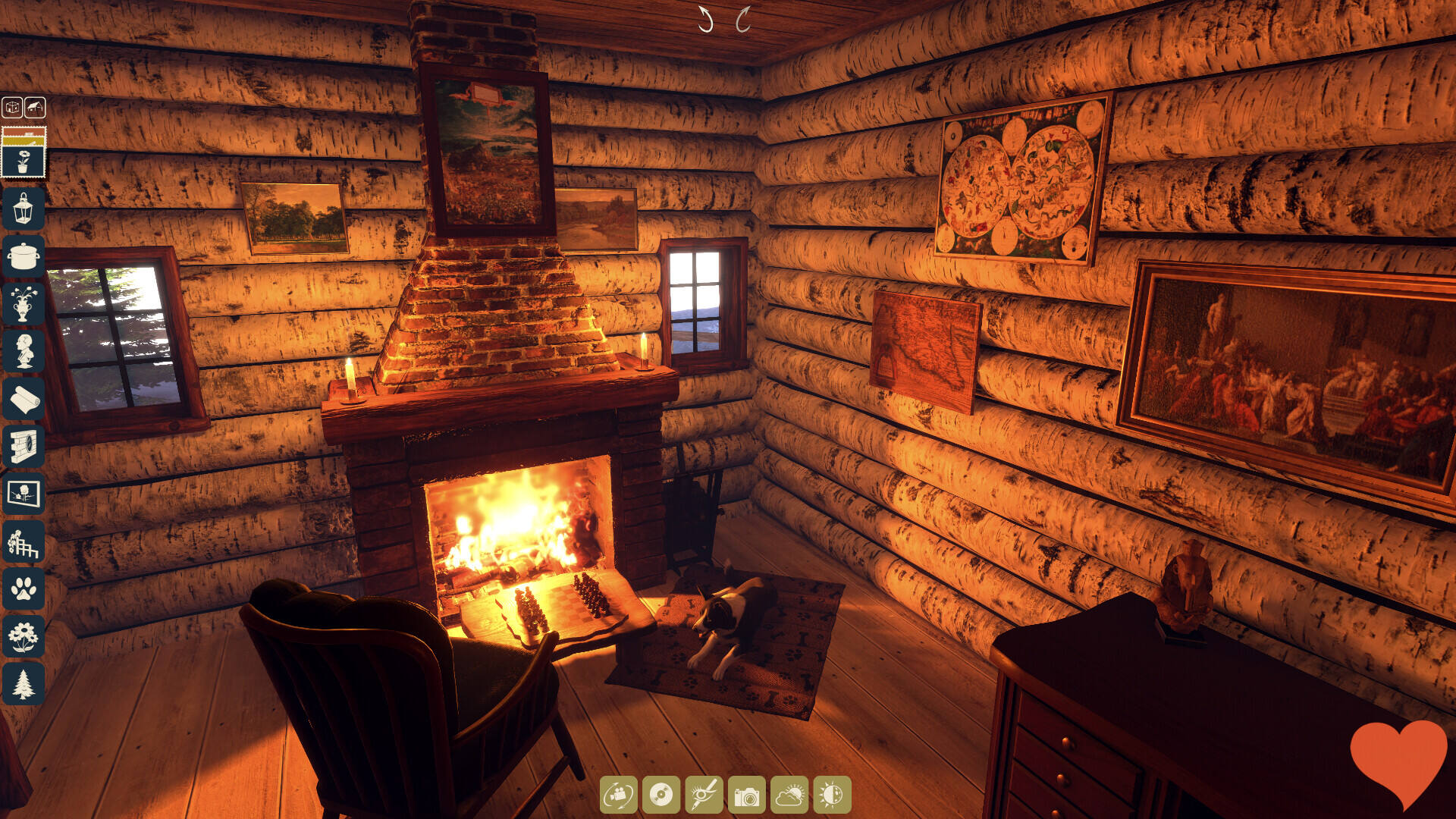Open the garden fence category

(x=24, y=542)
